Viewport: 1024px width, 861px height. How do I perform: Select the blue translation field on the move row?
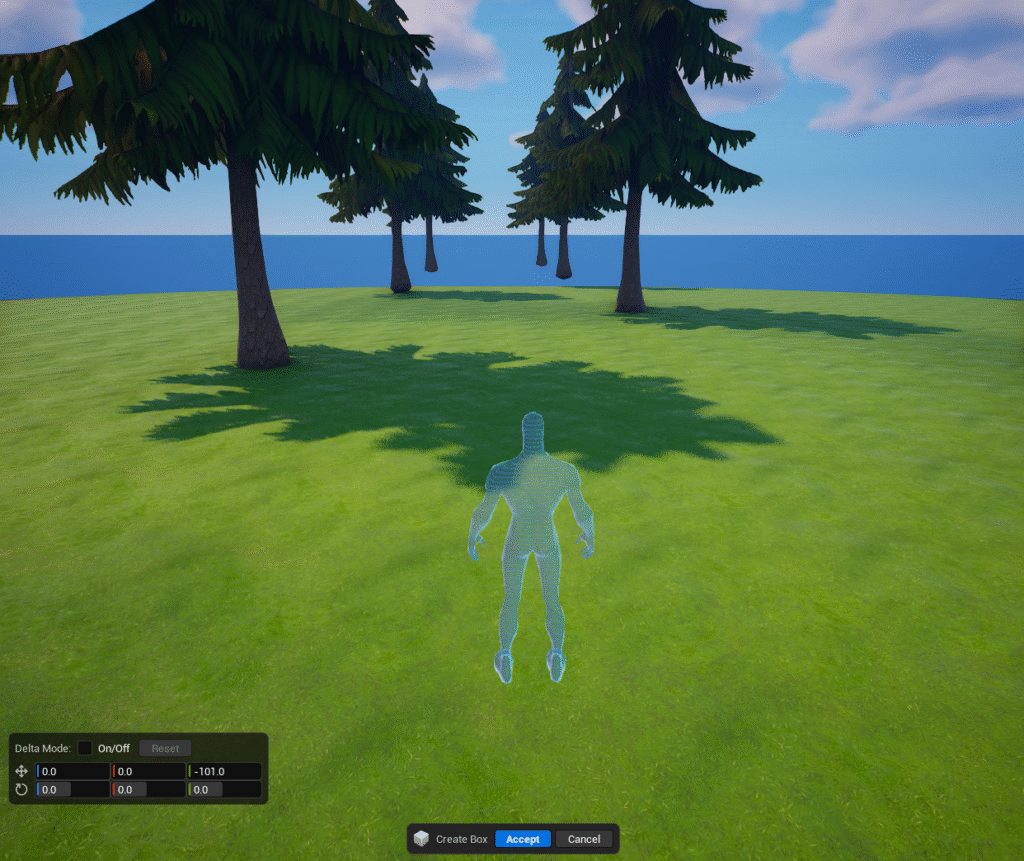point(74,771)
